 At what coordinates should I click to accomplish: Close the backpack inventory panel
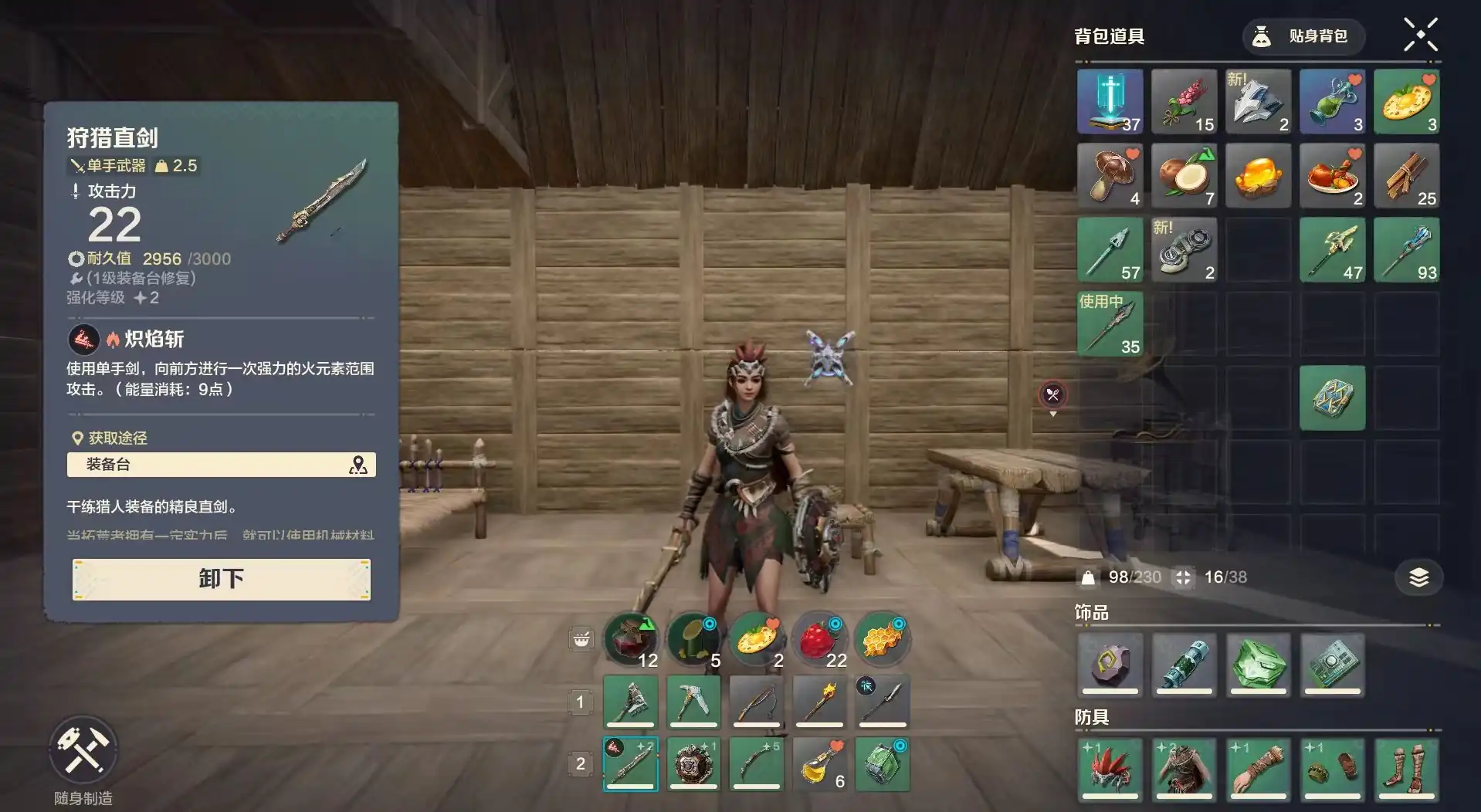(x=1420, y=35)
